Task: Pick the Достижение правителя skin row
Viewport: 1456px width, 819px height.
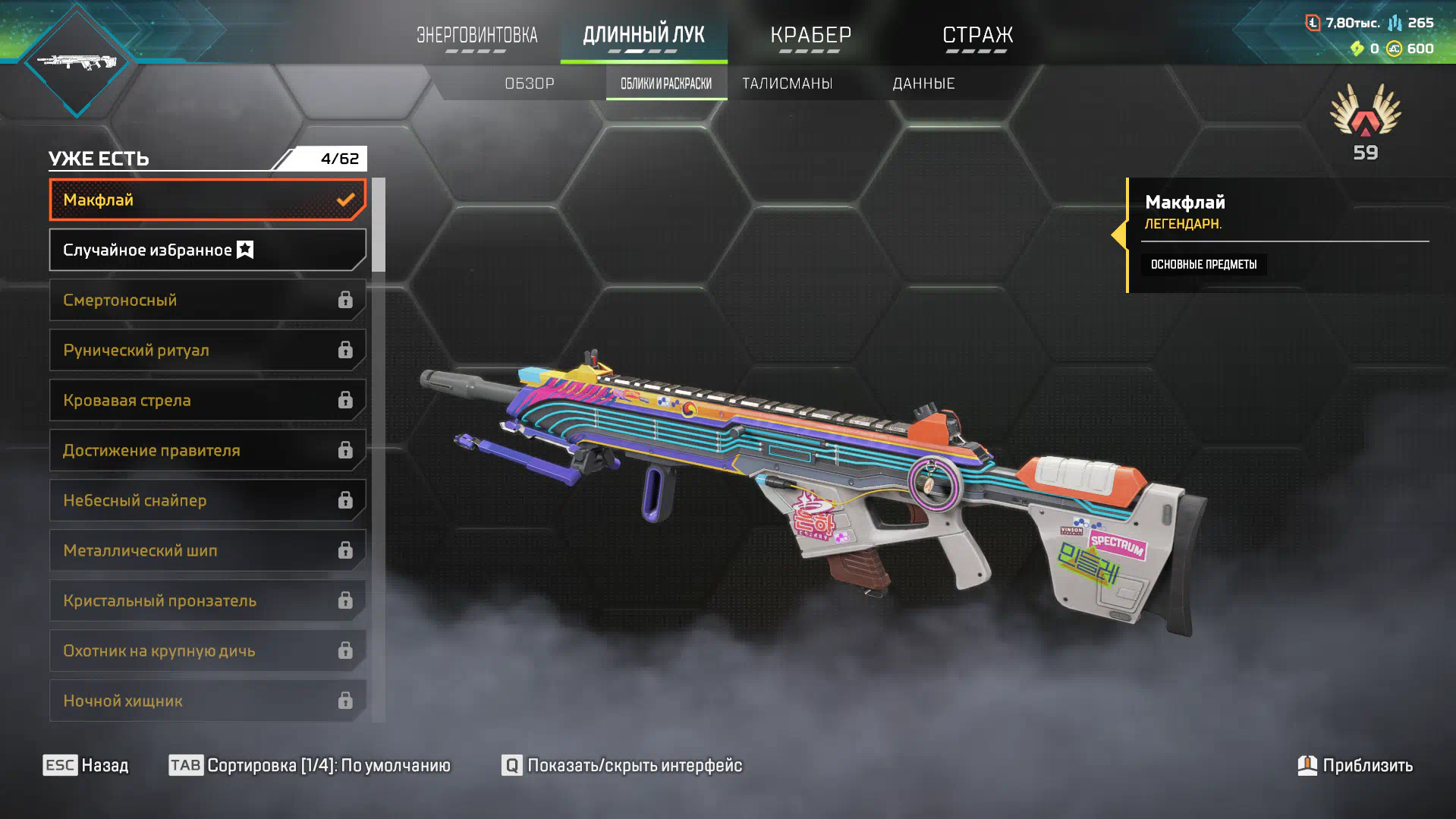Action: click(207, 450)
